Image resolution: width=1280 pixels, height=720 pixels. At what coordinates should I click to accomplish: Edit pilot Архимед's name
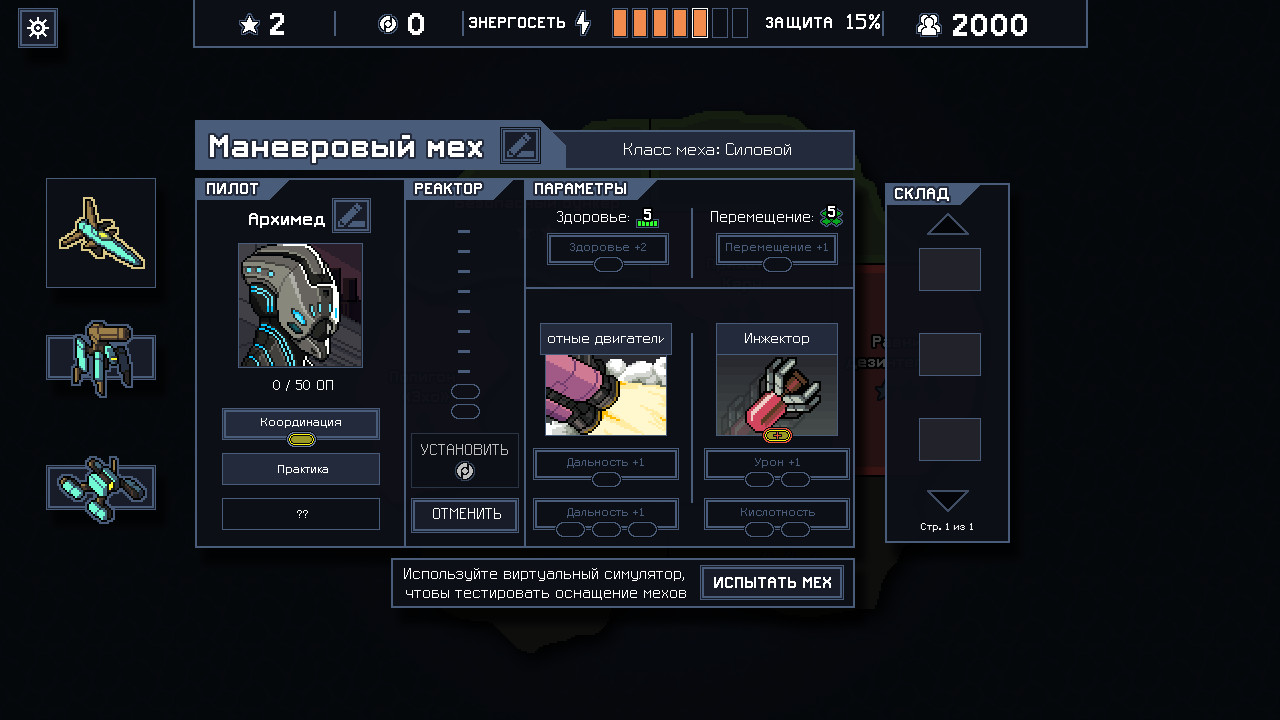351,215
